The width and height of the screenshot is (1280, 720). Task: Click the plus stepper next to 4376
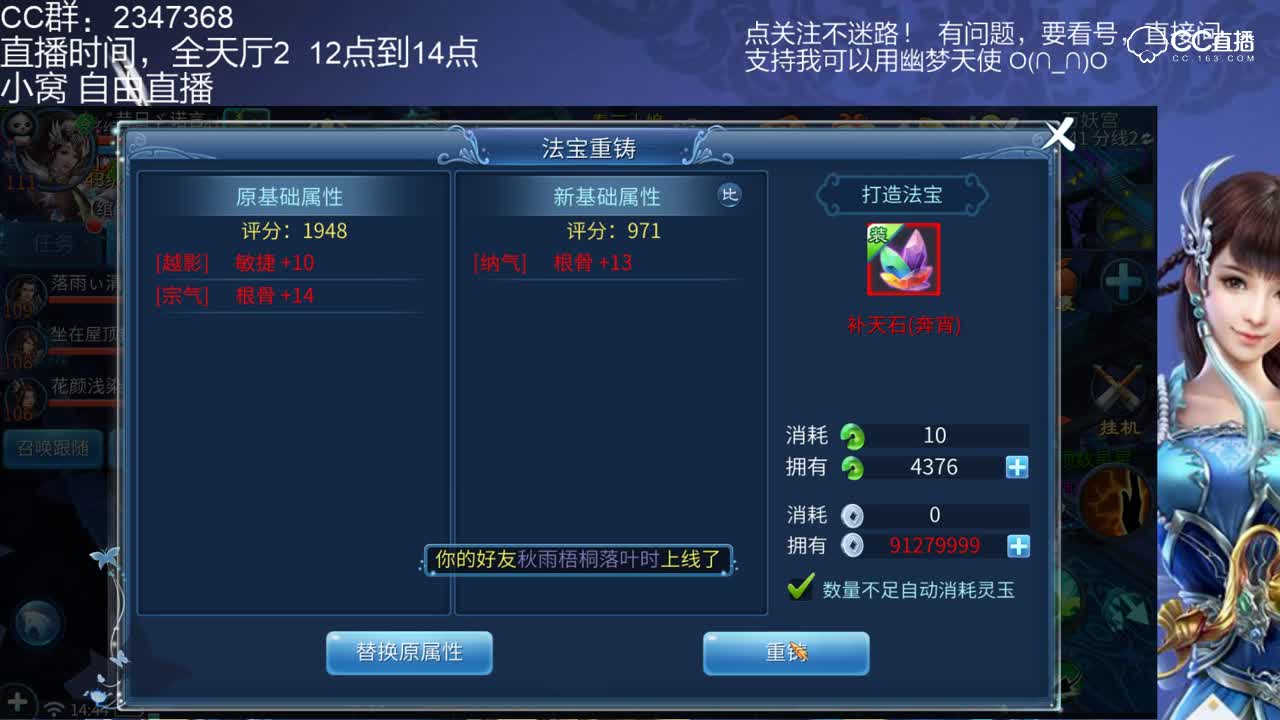pos(1018,466)
